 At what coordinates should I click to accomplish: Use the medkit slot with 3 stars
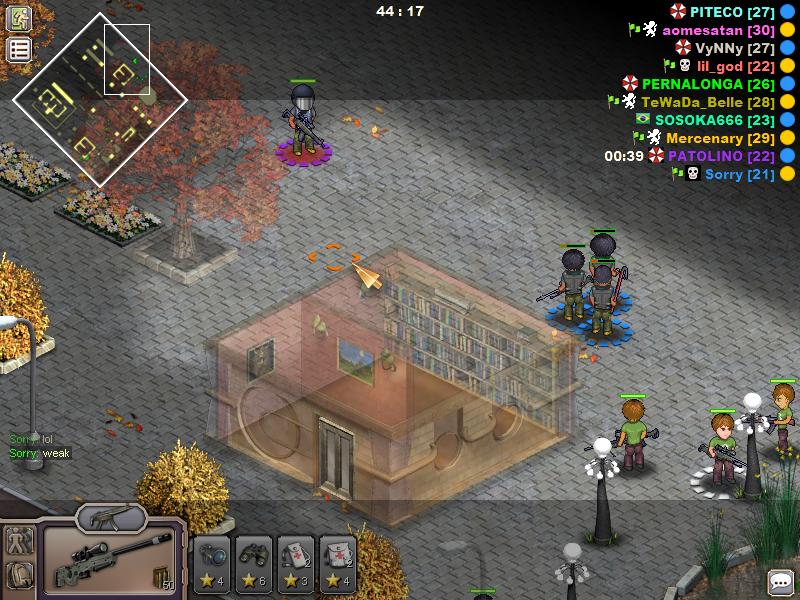click(x=297, y=560)
